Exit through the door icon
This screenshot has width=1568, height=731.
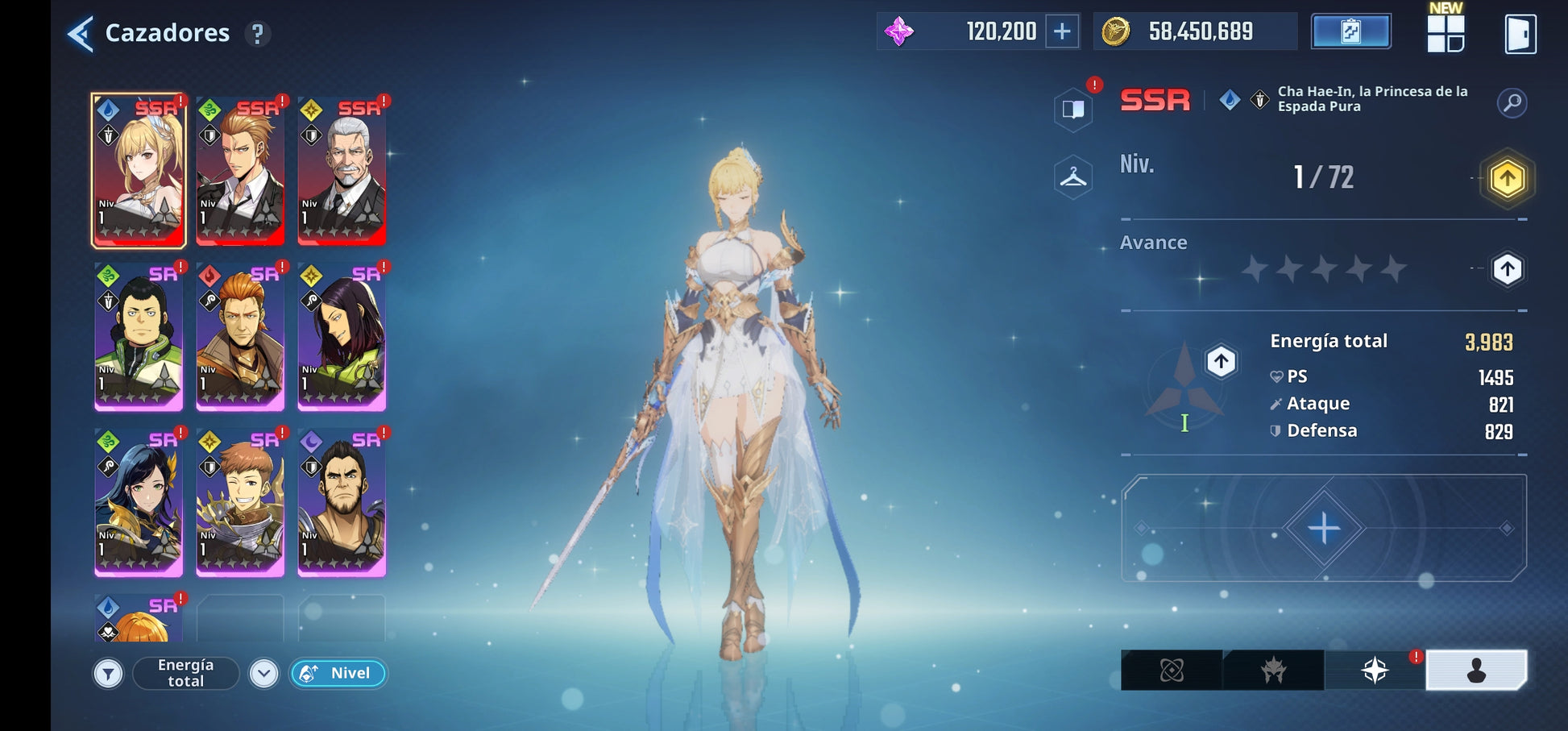click(1520, 34)
